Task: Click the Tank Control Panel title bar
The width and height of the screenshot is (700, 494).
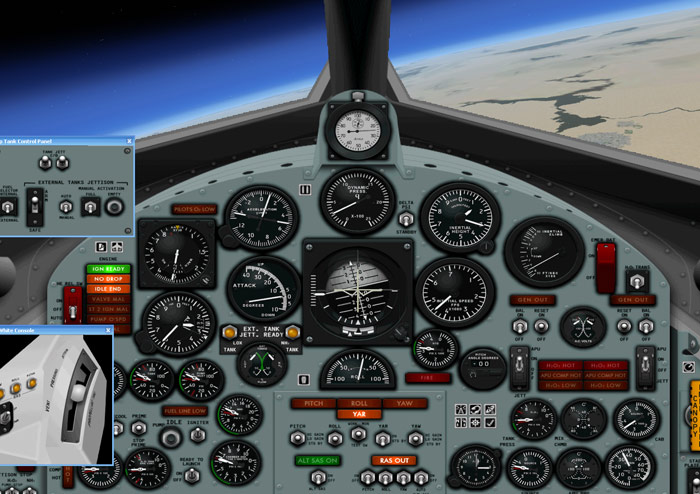Action: point(60,142)
